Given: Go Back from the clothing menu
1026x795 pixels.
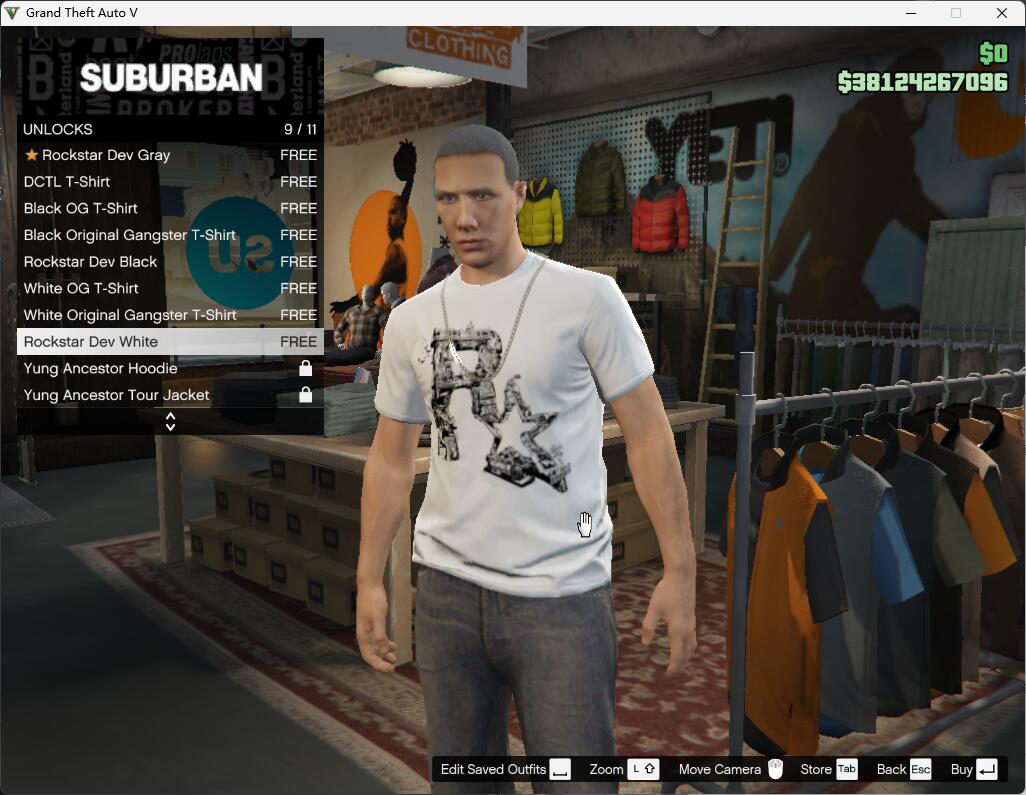Looking at the screenshot, I should 904,769.
